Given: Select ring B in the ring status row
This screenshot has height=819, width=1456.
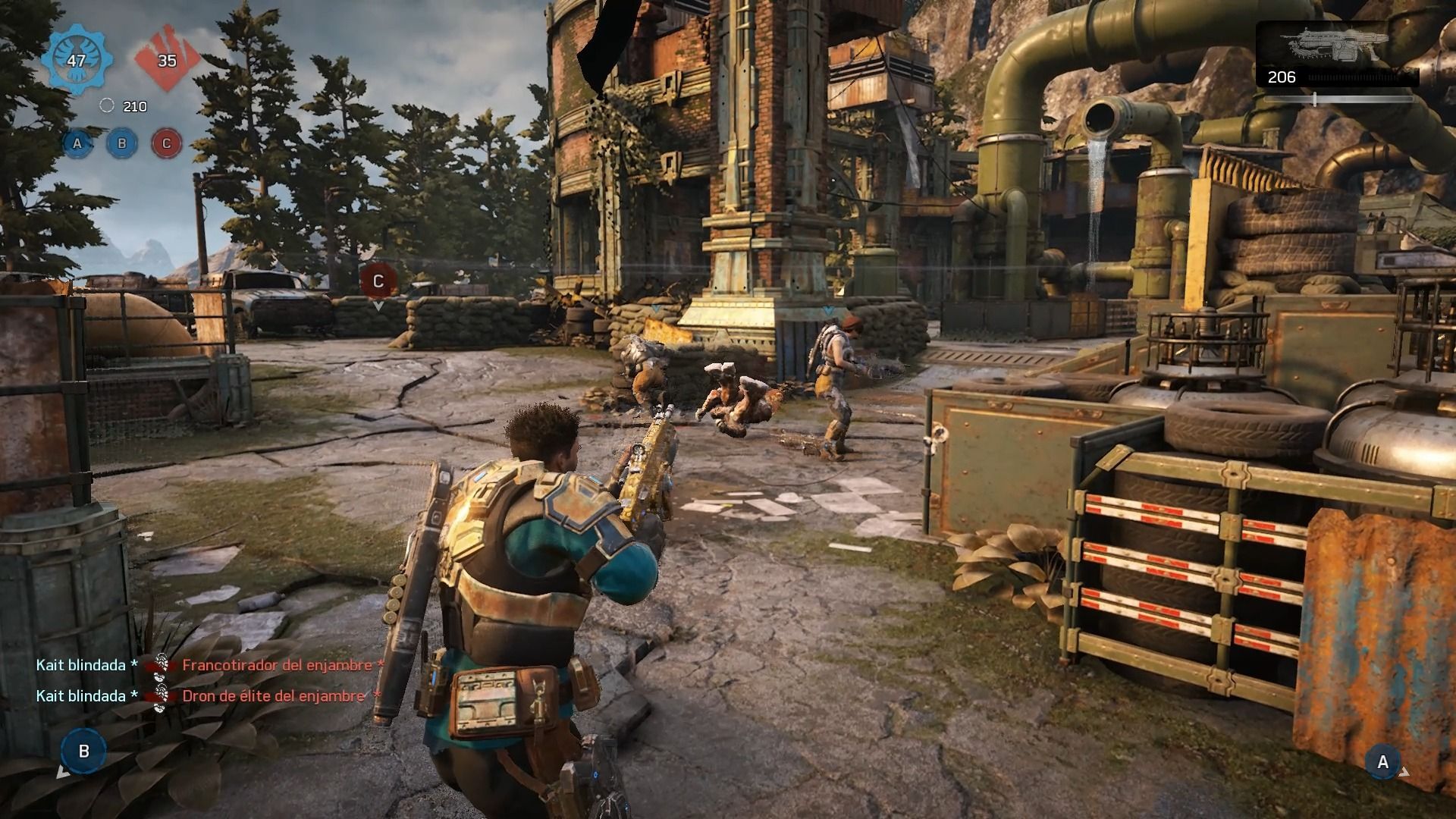Looking at the screenshot, I should click(x=121, y=143).
